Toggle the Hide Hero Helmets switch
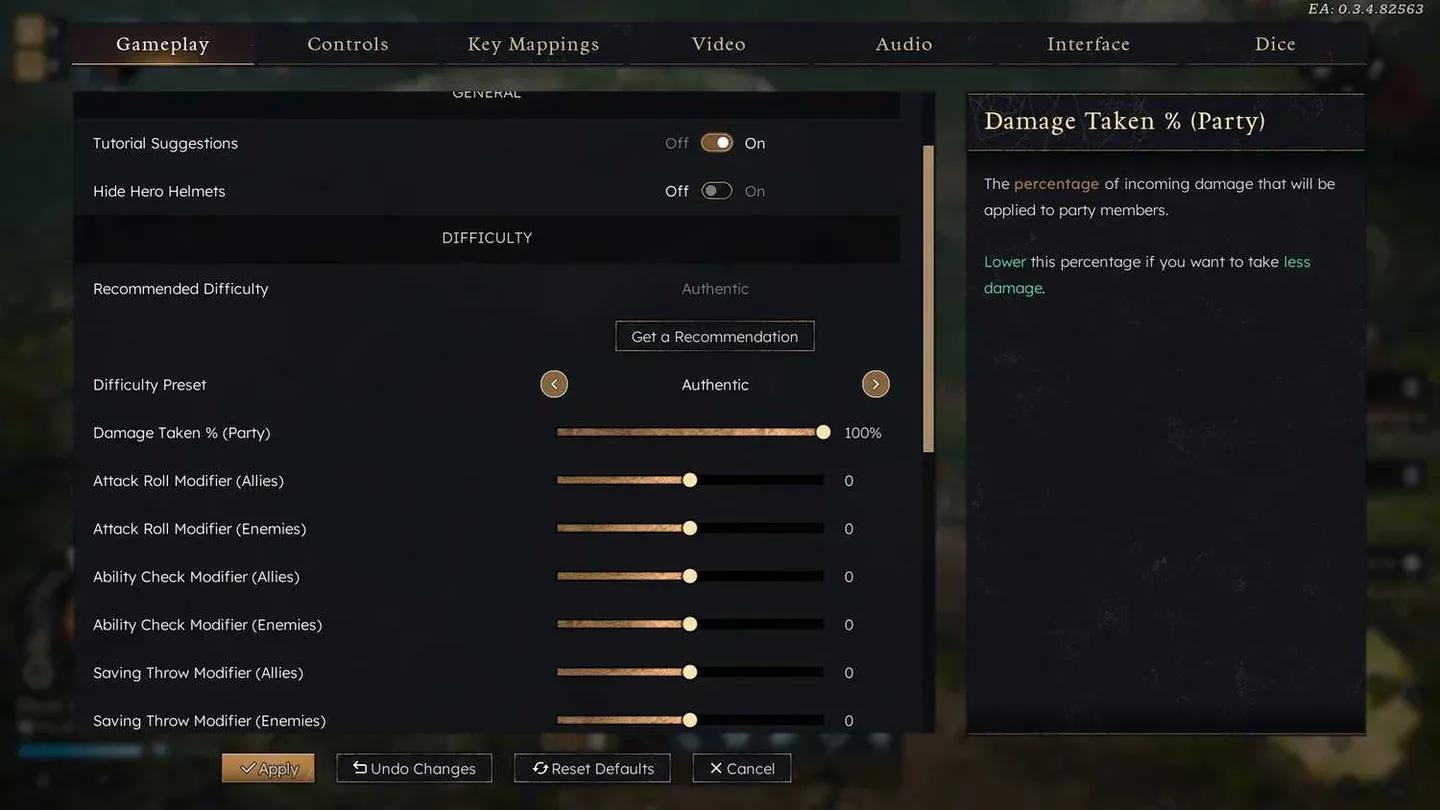This screenshot has width=1440, height=810. coord(716,191)
